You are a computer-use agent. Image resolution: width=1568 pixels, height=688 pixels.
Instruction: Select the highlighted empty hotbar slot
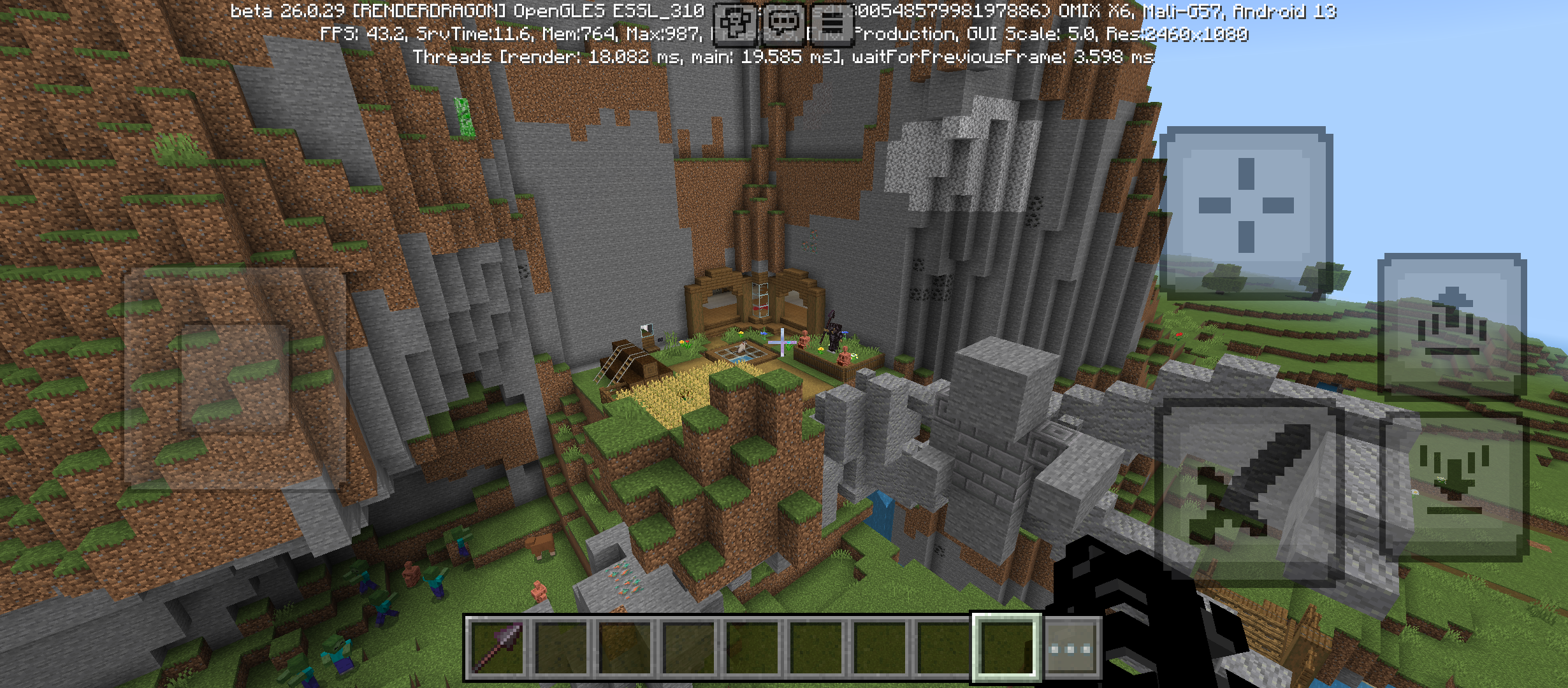point(1006,648)
